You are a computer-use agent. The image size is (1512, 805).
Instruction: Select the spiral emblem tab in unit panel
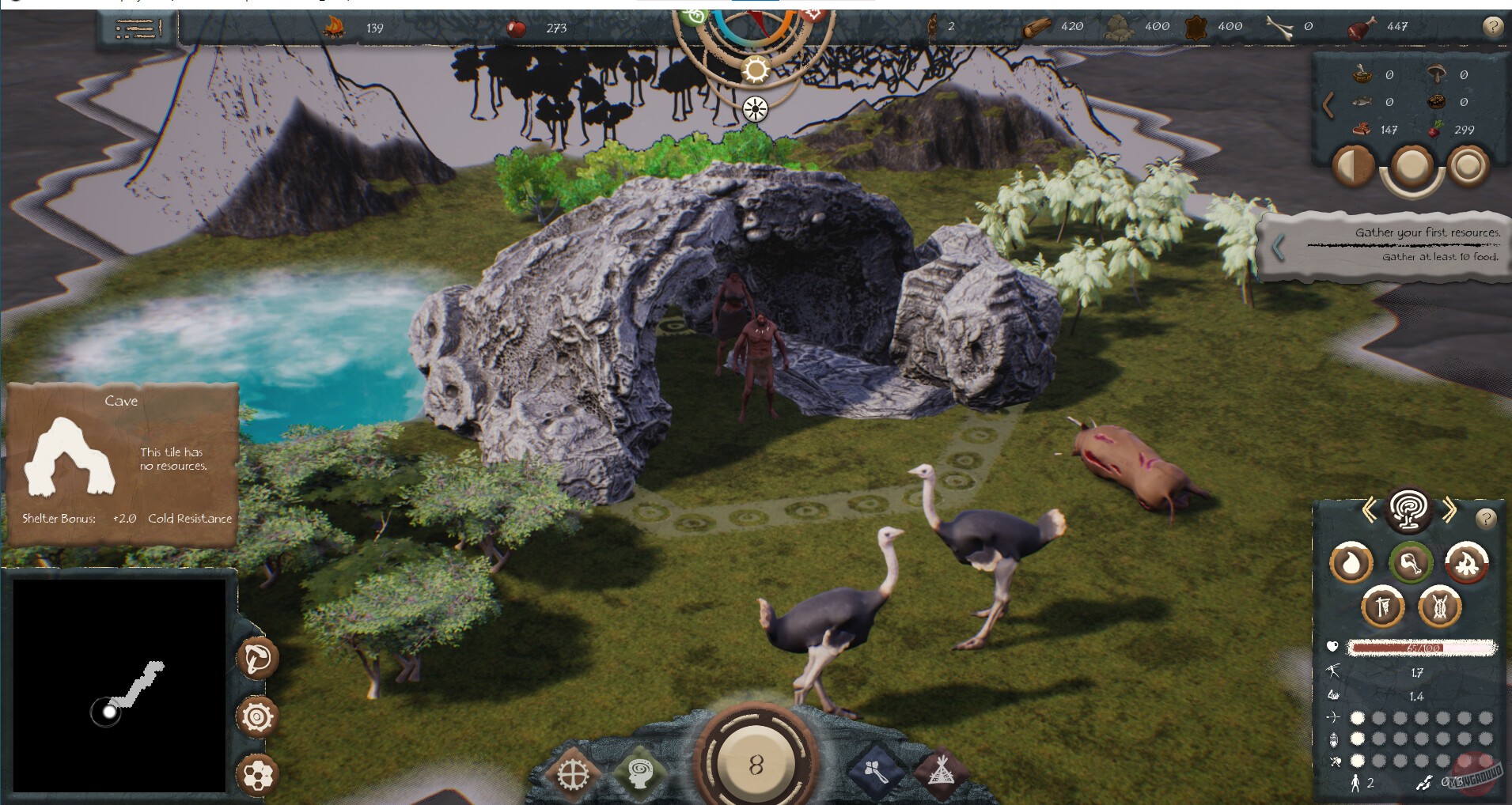click(1409, 512)
